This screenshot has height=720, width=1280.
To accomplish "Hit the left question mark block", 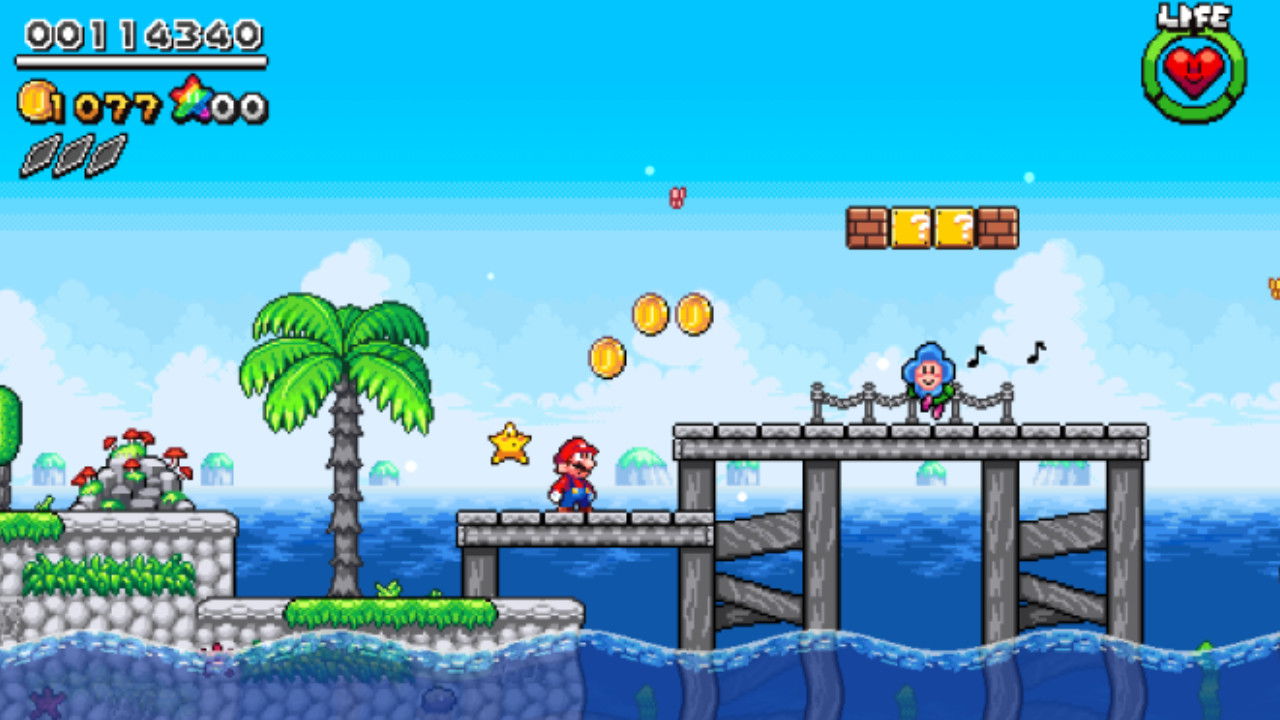I will [x=911, y=229].
